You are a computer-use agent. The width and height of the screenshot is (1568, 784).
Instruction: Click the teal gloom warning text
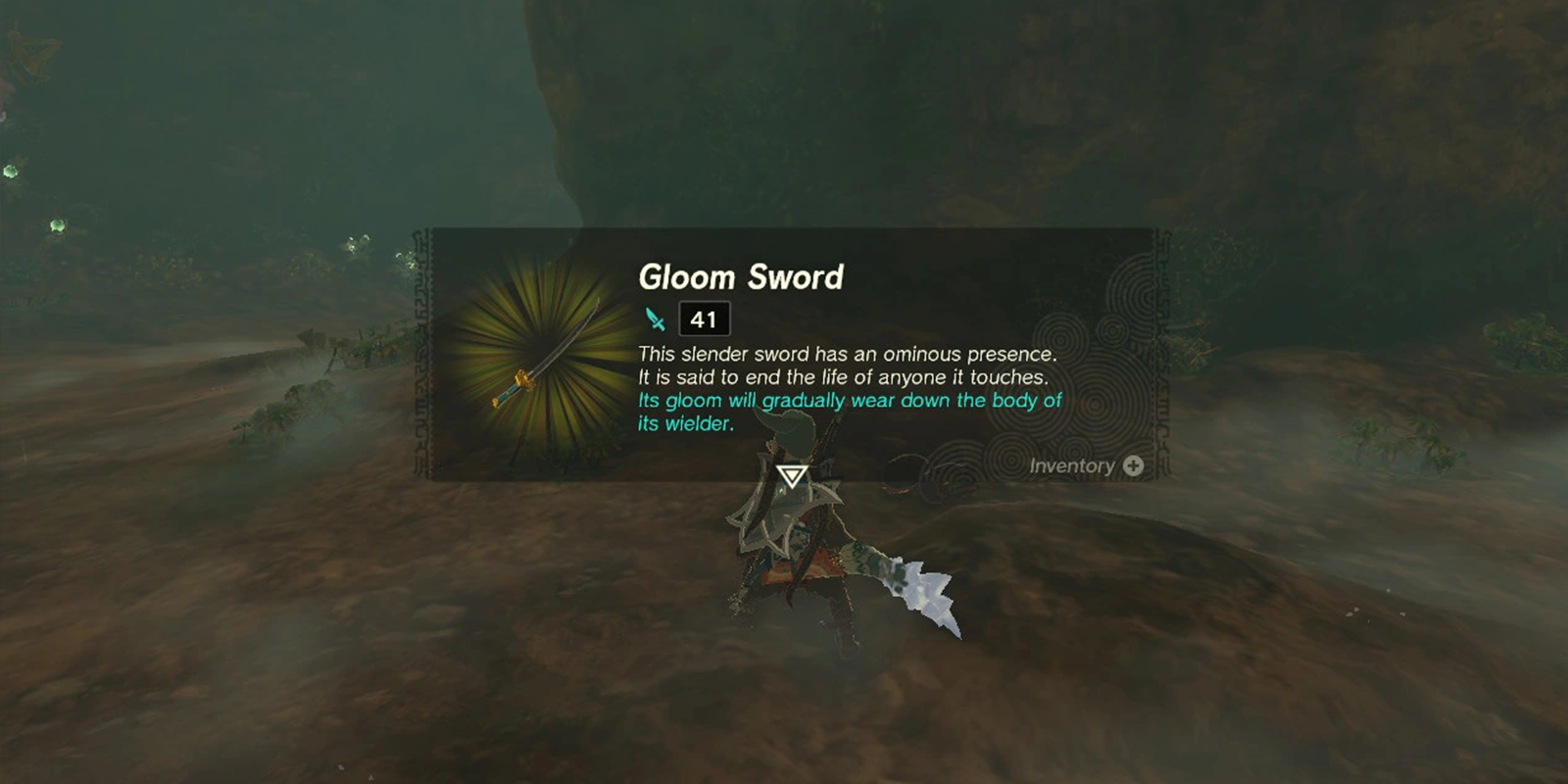point(848,410)
